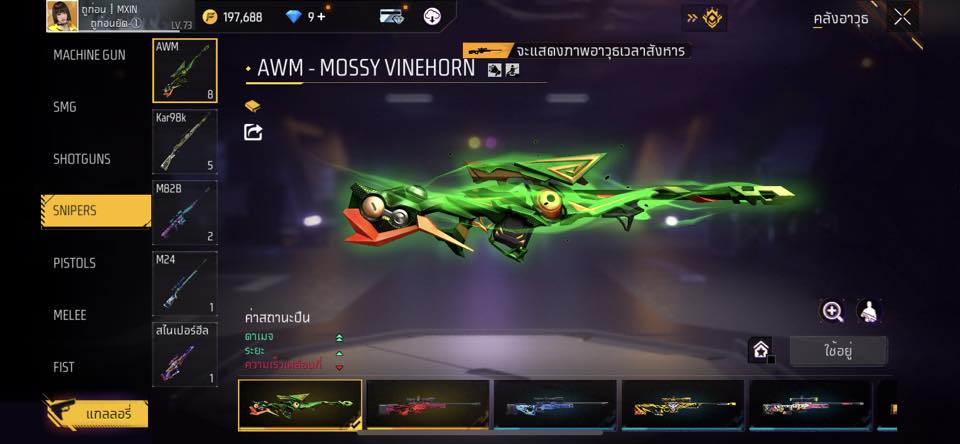Viewport: 960px width, 444px height.
Task: Select the Kar98k weapon tile
Action: pos(185,141)
